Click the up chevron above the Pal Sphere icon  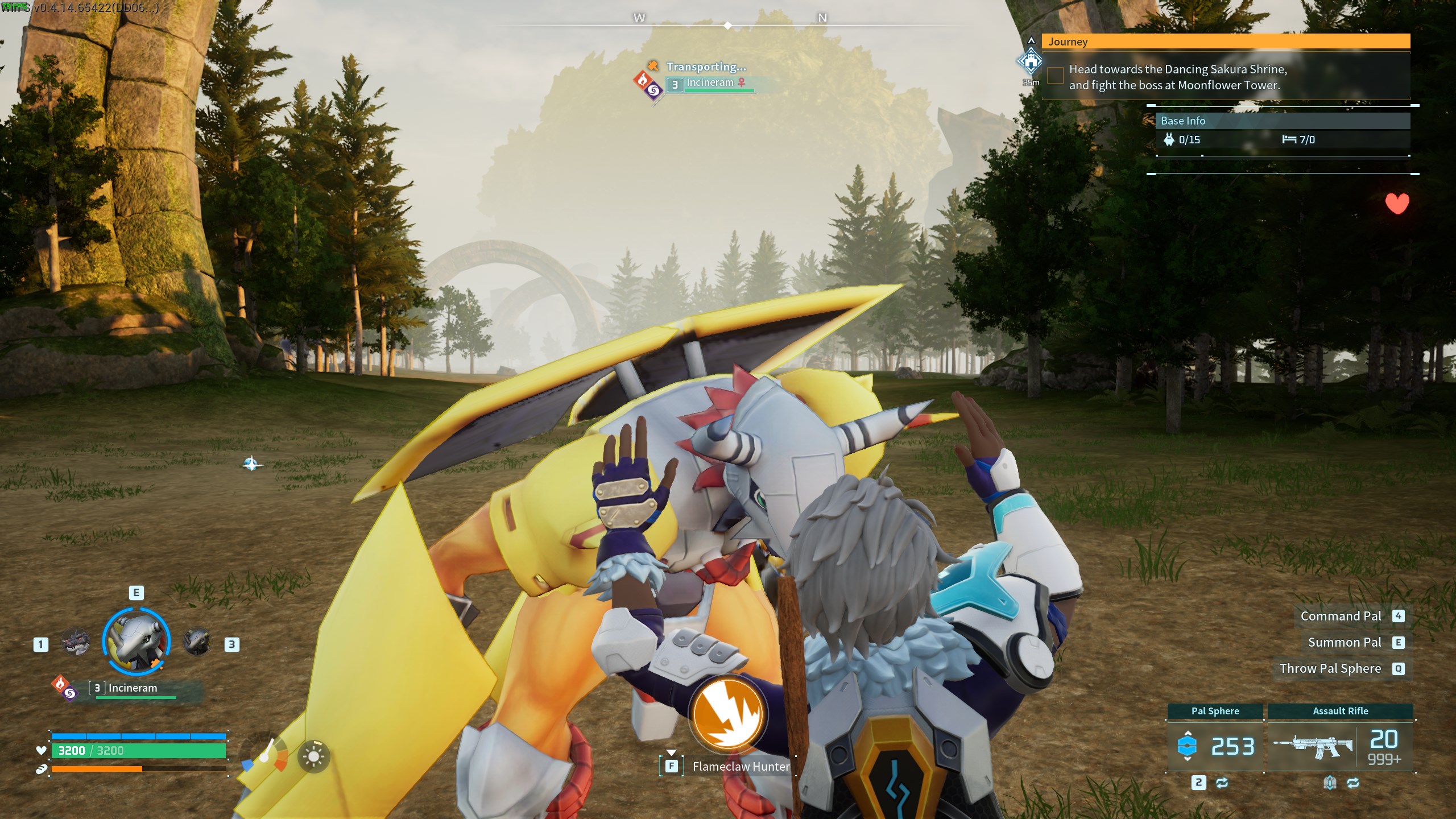[1187, 734]
